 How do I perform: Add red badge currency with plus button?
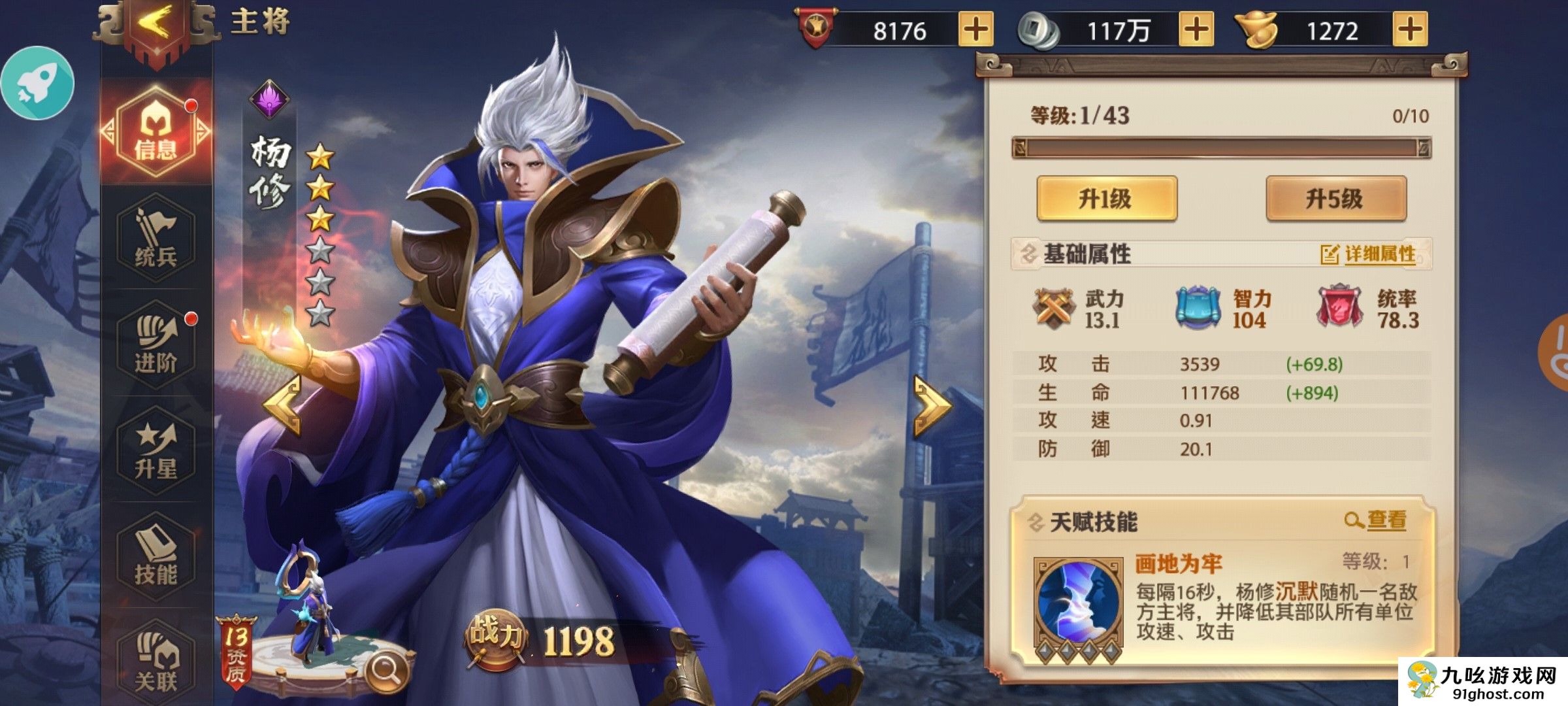point(975,29)
